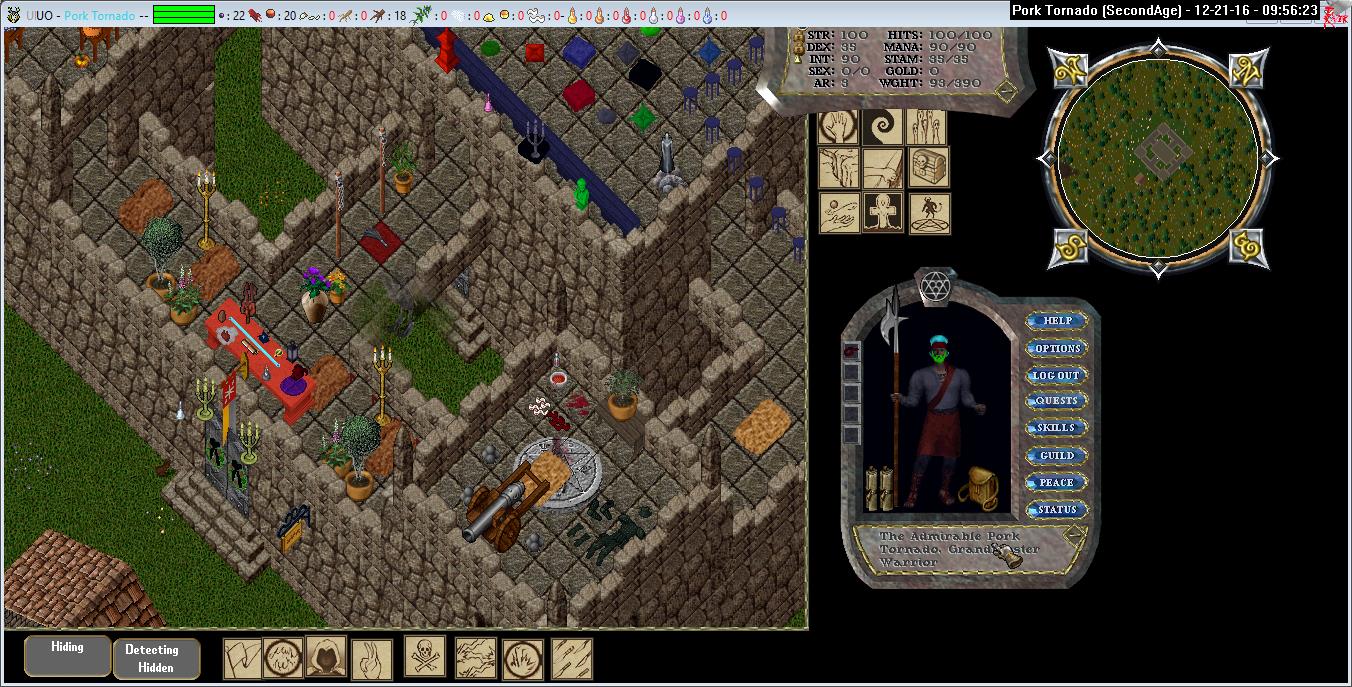Click the Log Out button
This screenshot has height=687, width=1352.
(1057, 375)
